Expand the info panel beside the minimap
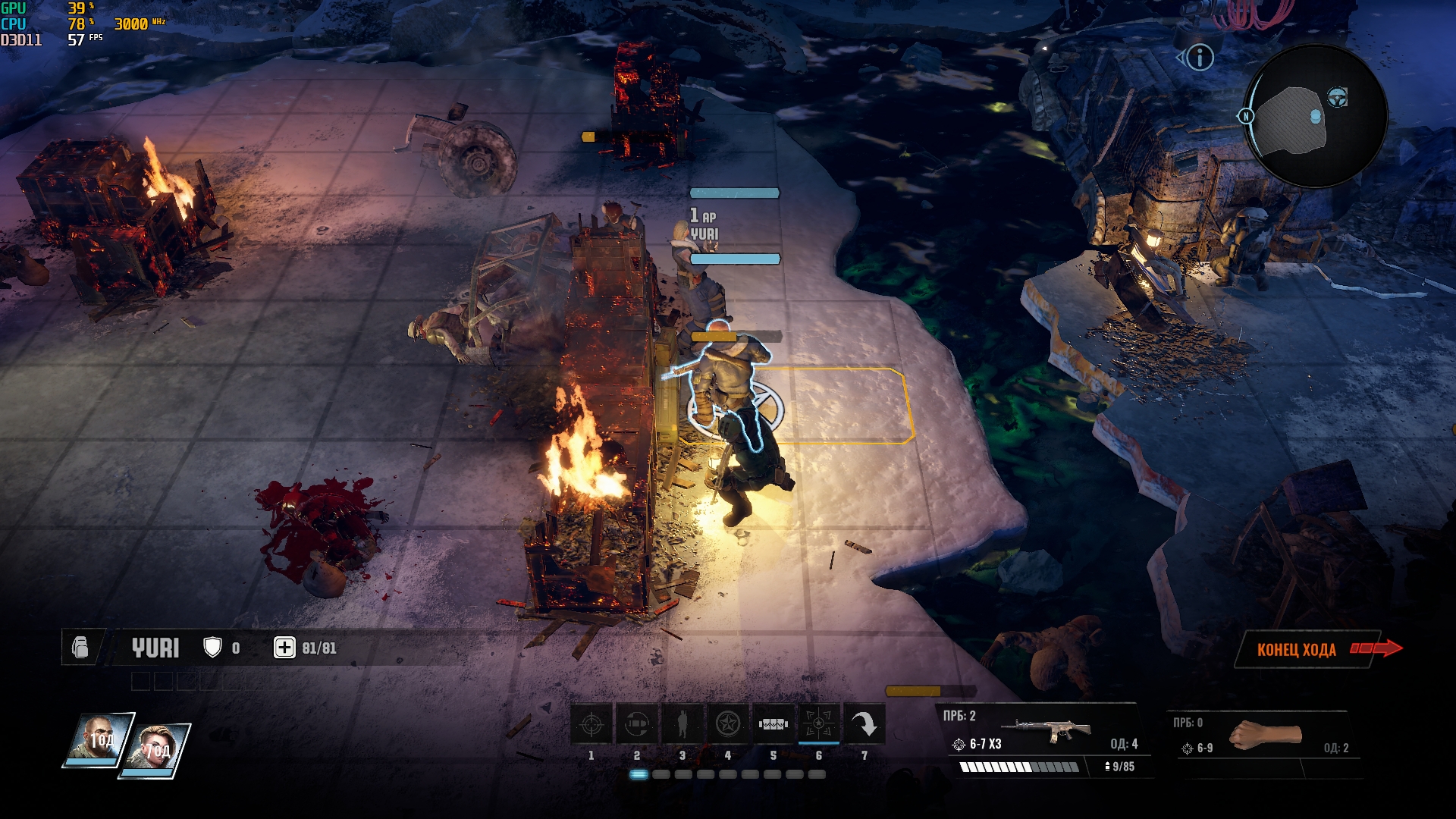Image resolution: width=1456 pixels, height=819 pixels. 1200,58
